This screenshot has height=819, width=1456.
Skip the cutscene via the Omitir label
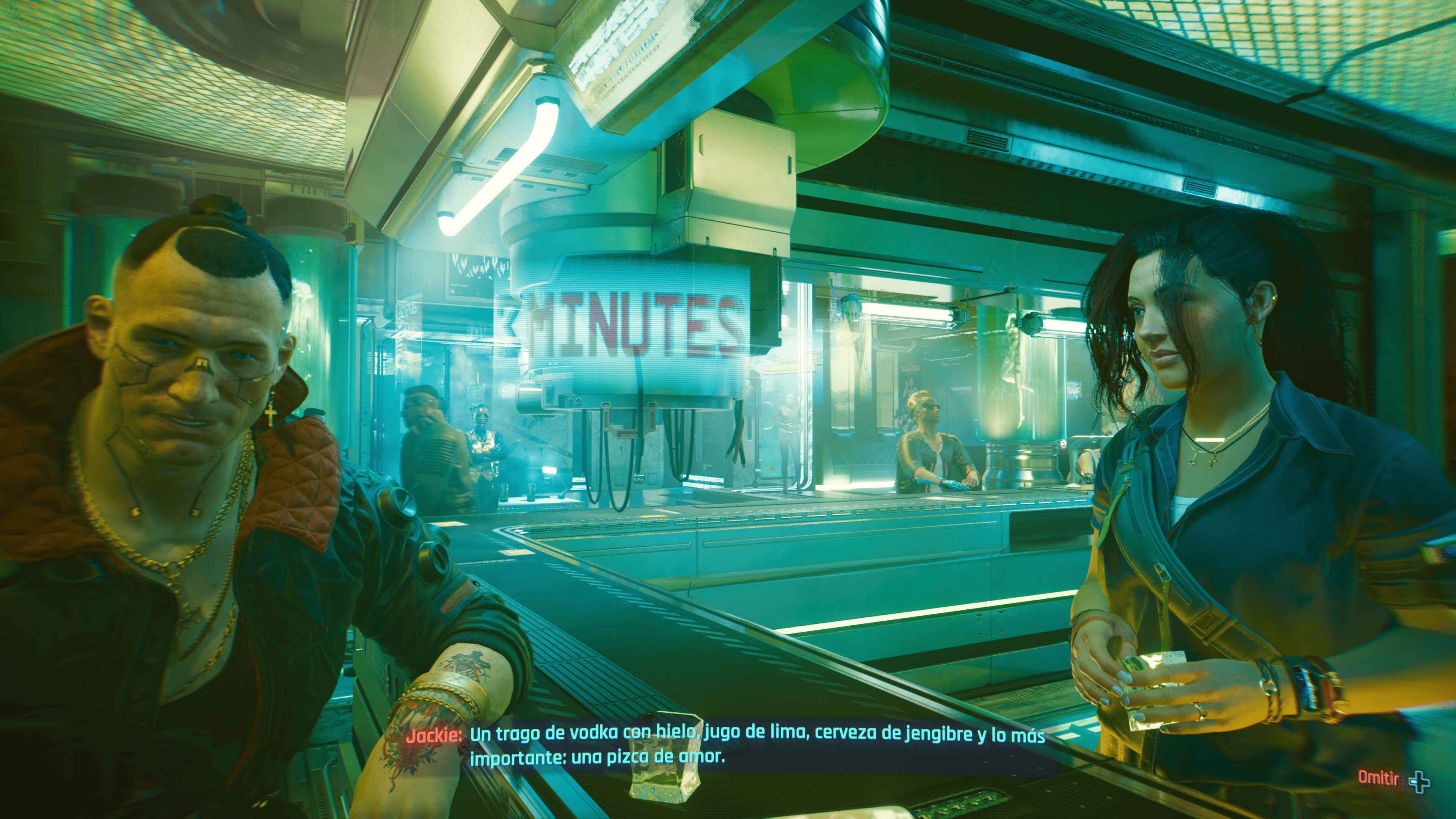click(x=1378, y=778)
